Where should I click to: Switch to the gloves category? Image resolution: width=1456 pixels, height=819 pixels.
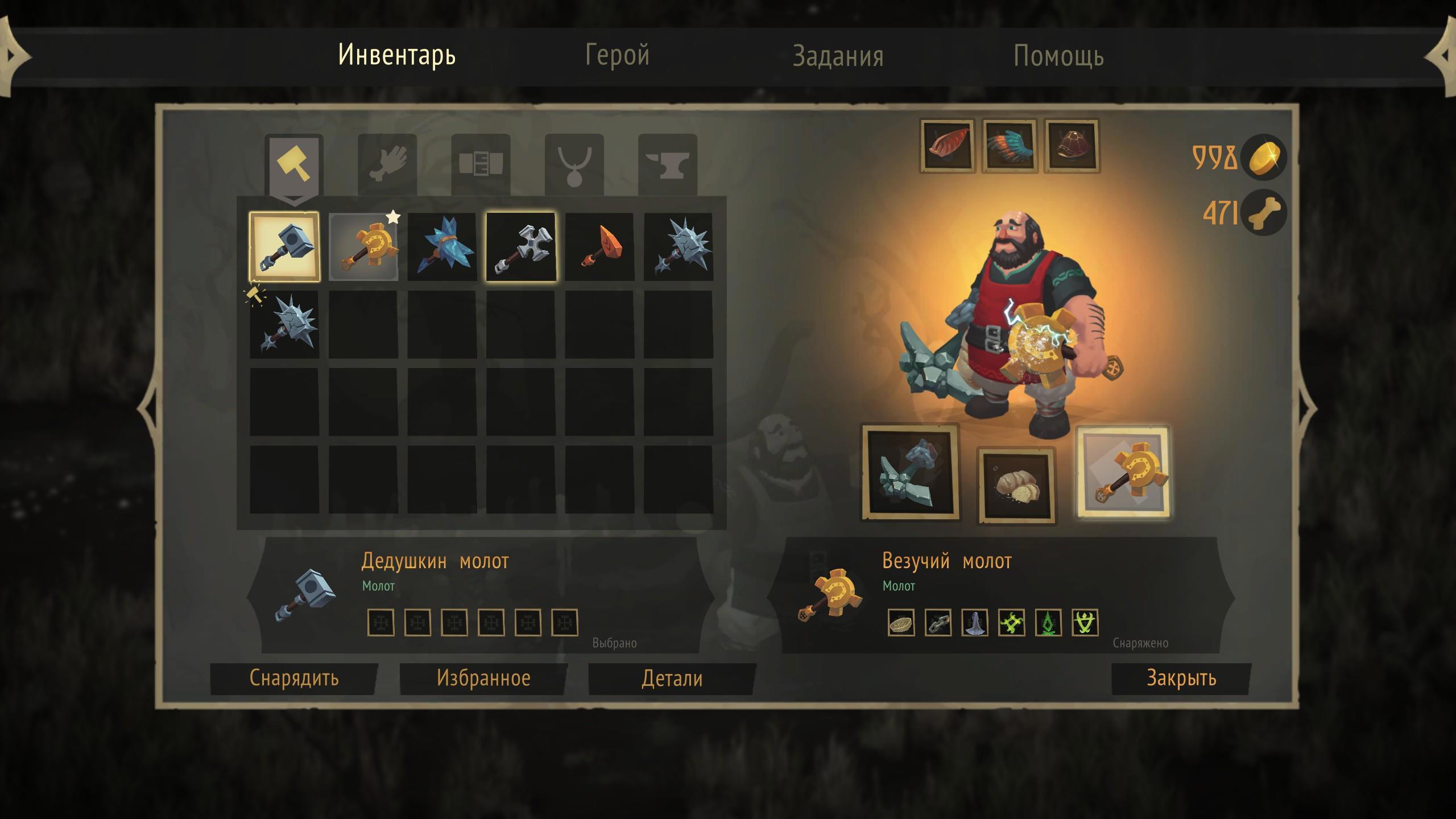pos(387,165)
